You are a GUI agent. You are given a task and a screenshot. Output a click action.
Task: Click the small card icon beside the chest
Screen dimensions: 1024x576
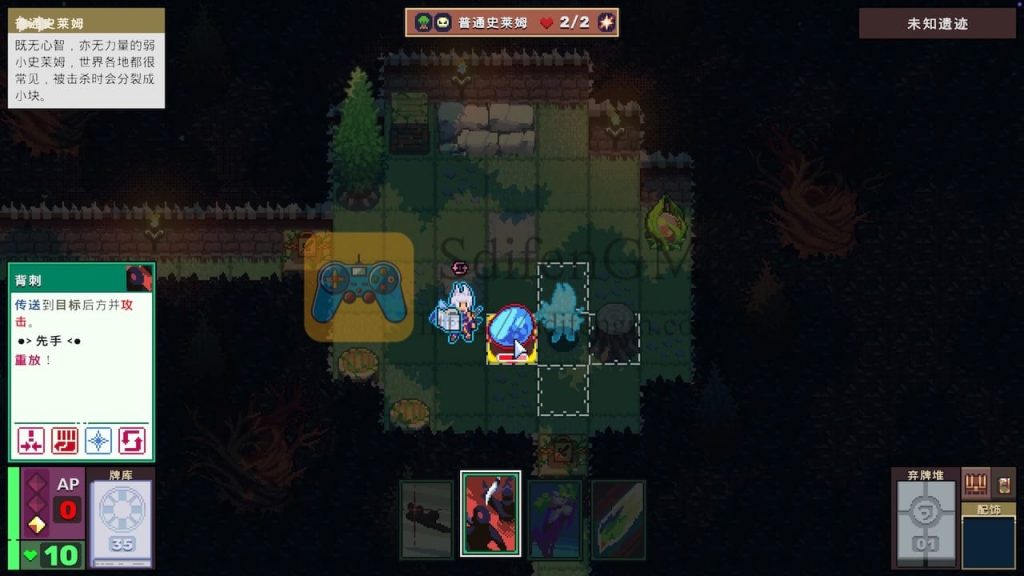point(1004,484)
